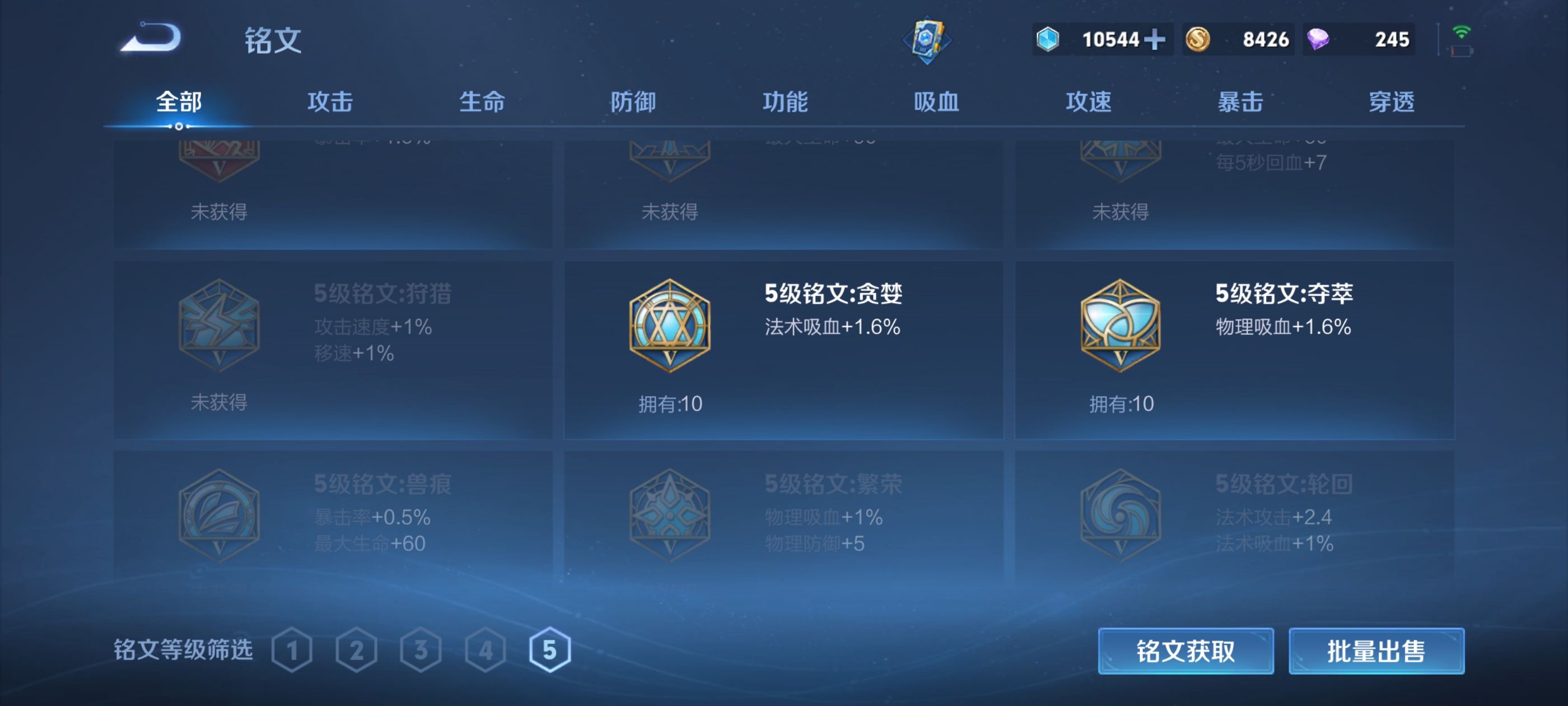This screenshot has height=706, width=1568.
Task: Select level 4 in the rune filter
Action: coord(486,650)
